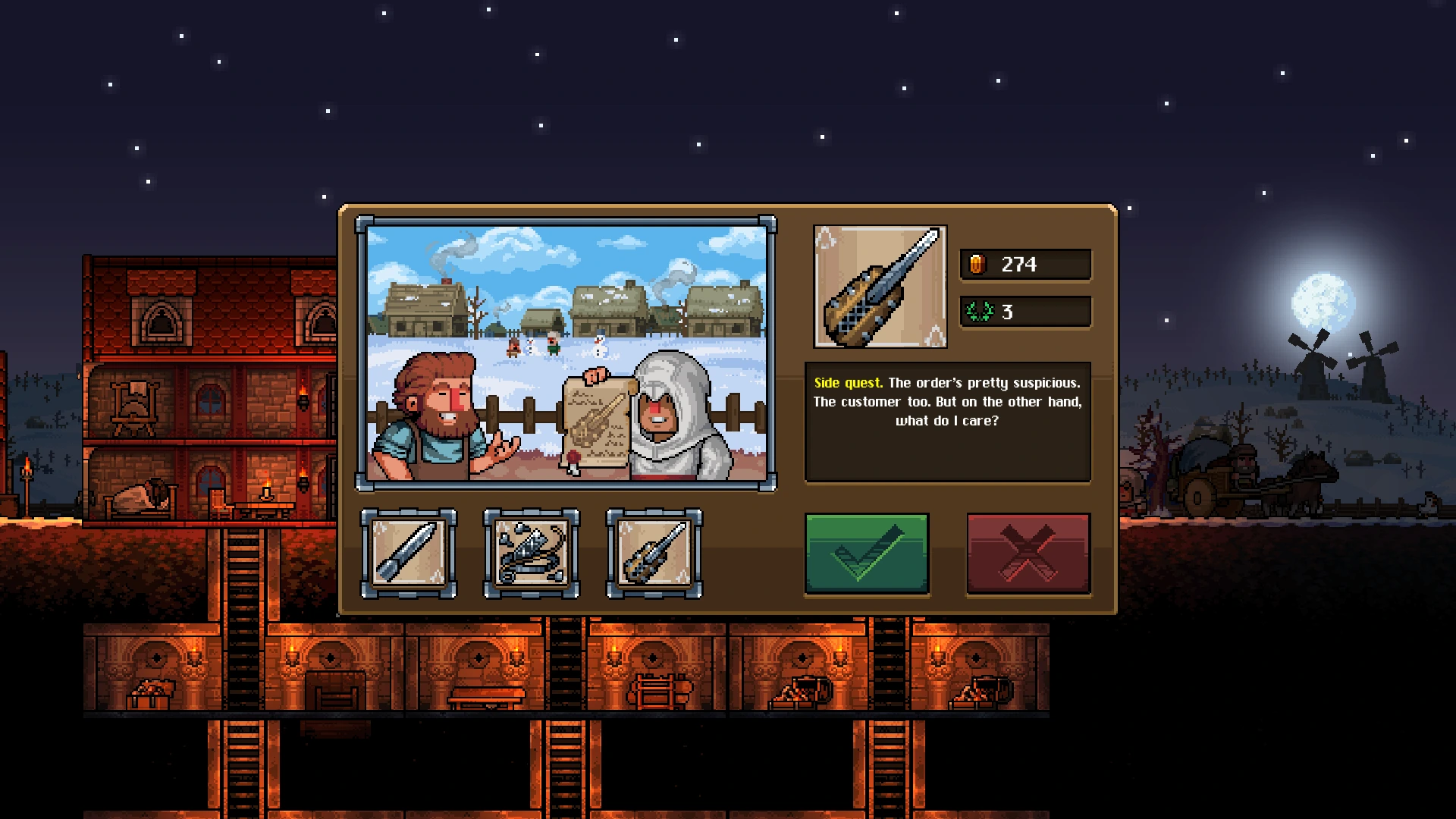Select the hidden blade bracer component slot
The width and height of the screenshot is (1456, 819).
coord(654,554)
